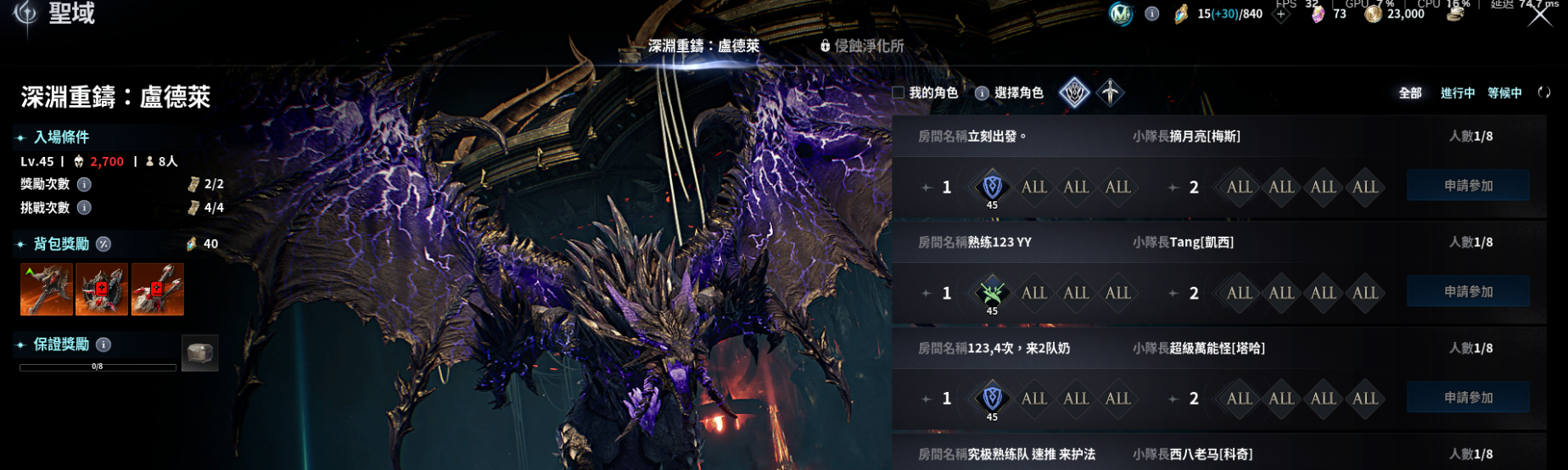Inspect the first weapon reward with green arrow
Viewport: 1568px width, 470px height.
point(47,289)
